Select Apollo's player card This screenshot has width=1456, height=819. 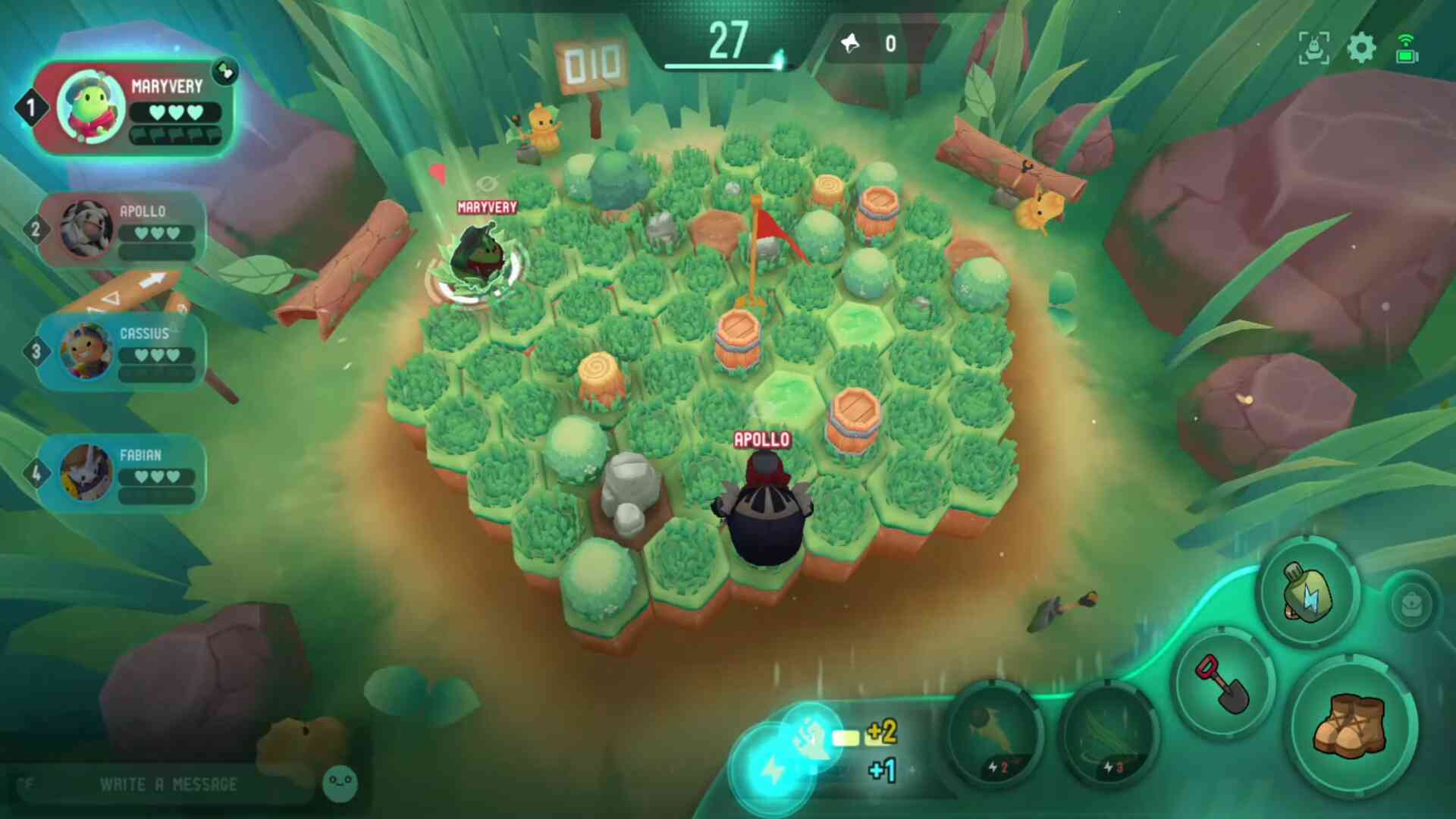[121, 229]
